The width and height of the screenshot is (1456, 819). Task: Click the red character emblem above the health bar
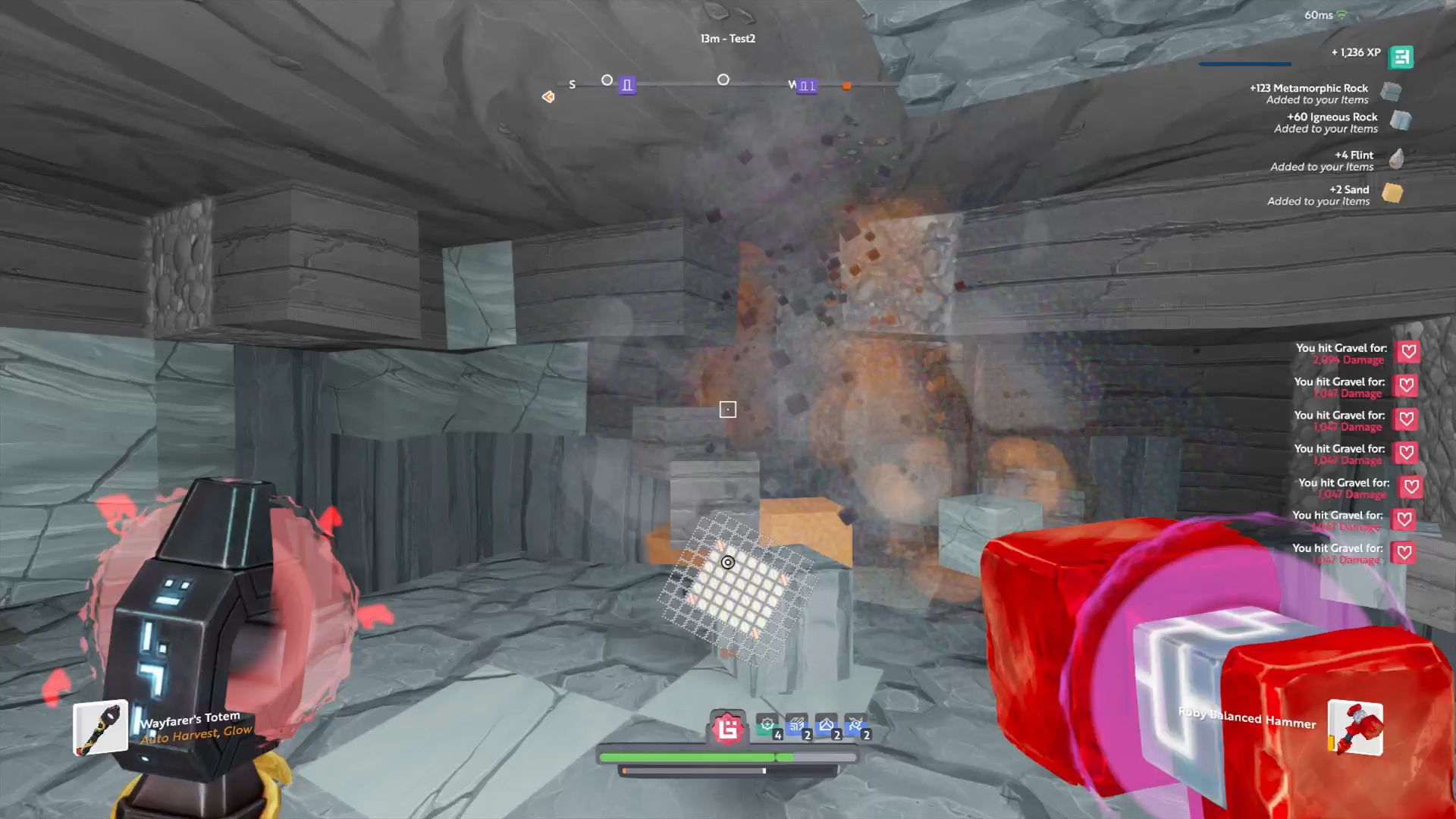click(x=728, y=729)
